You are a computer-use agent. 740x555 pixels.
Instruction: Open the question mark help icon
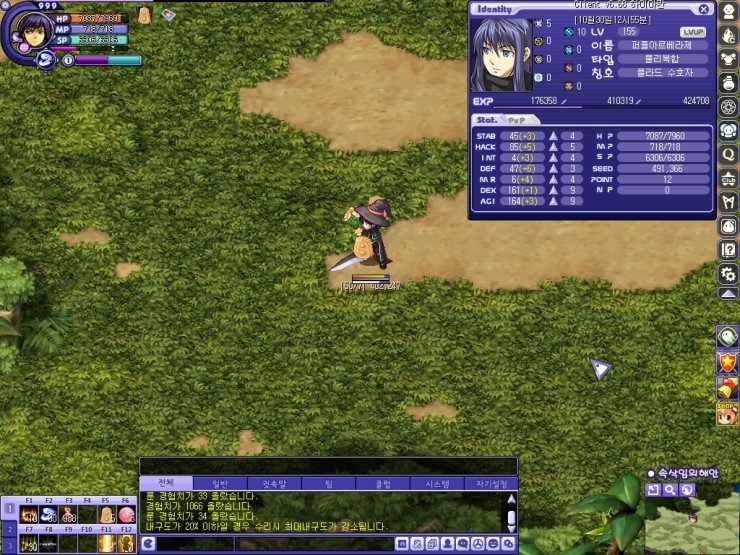coord(728,249)
